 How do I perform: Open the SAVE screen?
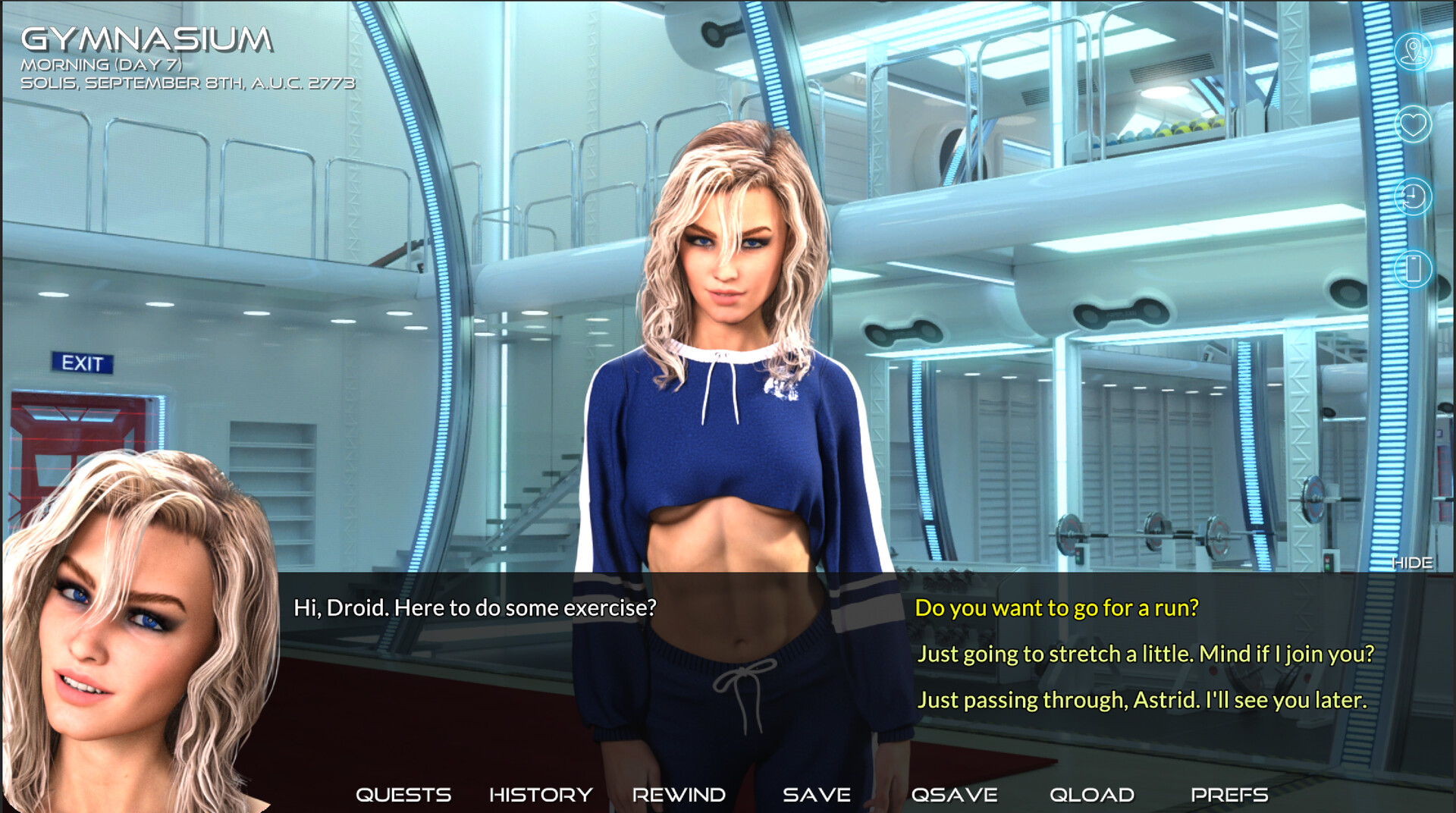click(816, 795)
